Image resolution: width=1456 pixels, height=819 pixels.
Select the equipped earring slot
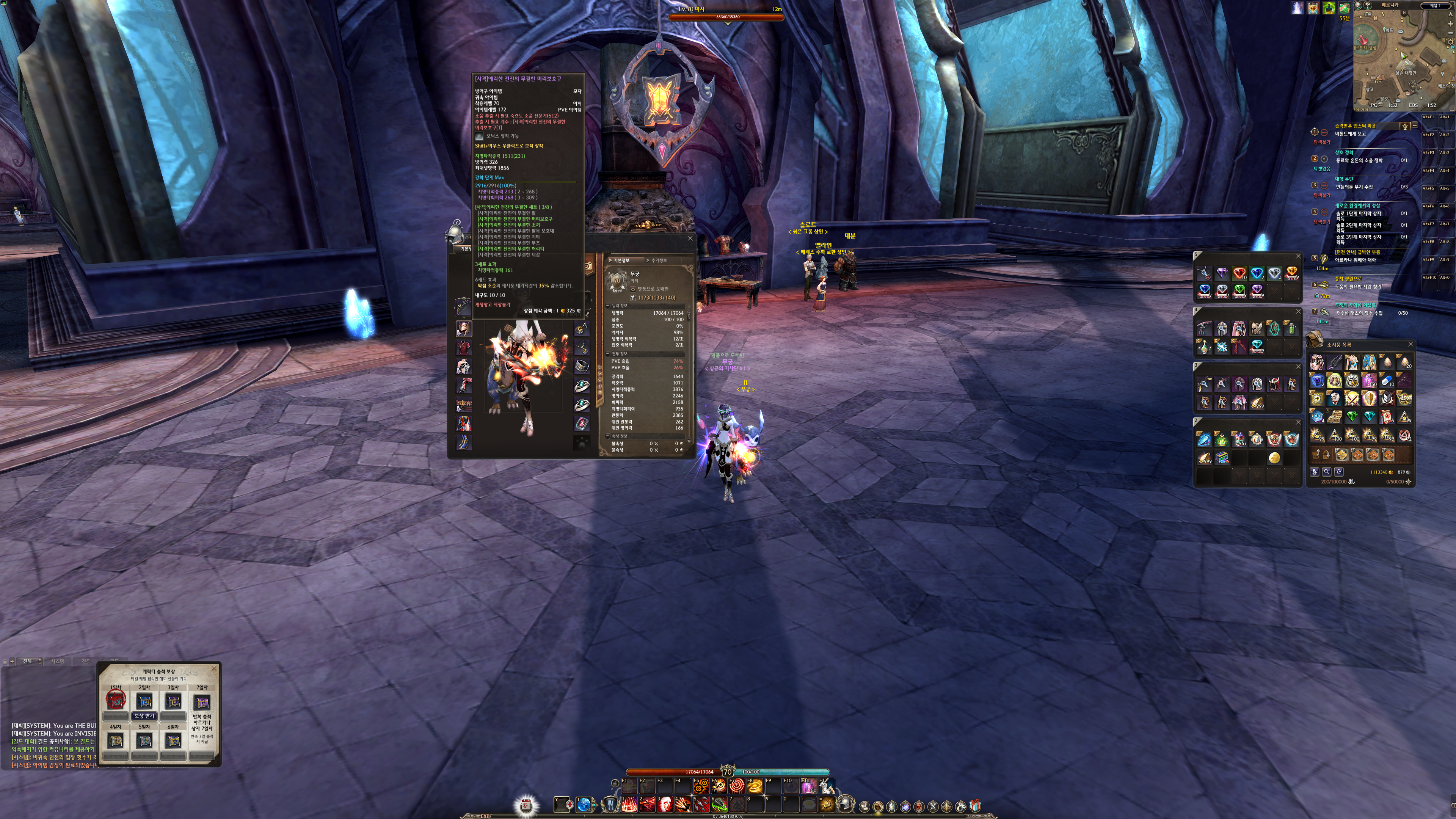coord(582,328)
